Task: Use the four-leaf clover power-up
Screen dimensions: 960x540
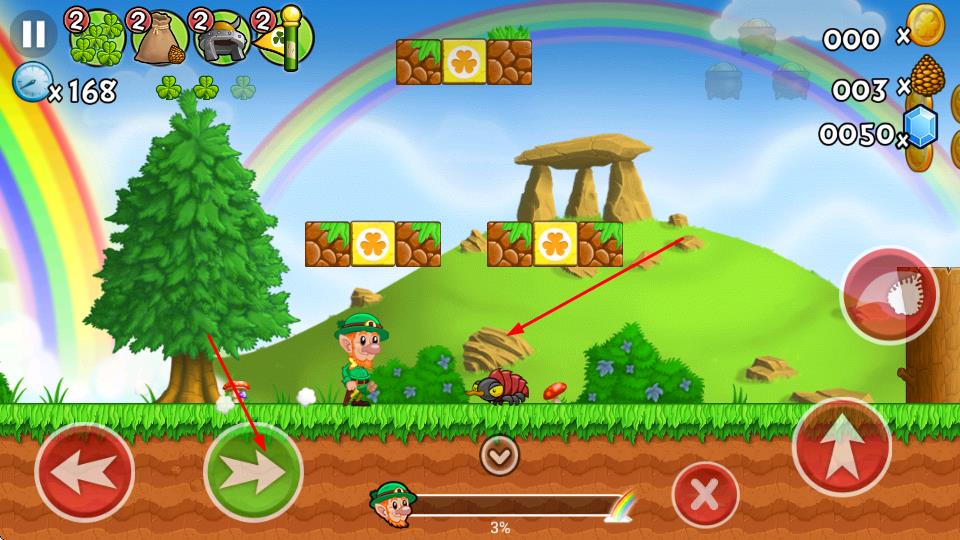Action: point(97,38)
